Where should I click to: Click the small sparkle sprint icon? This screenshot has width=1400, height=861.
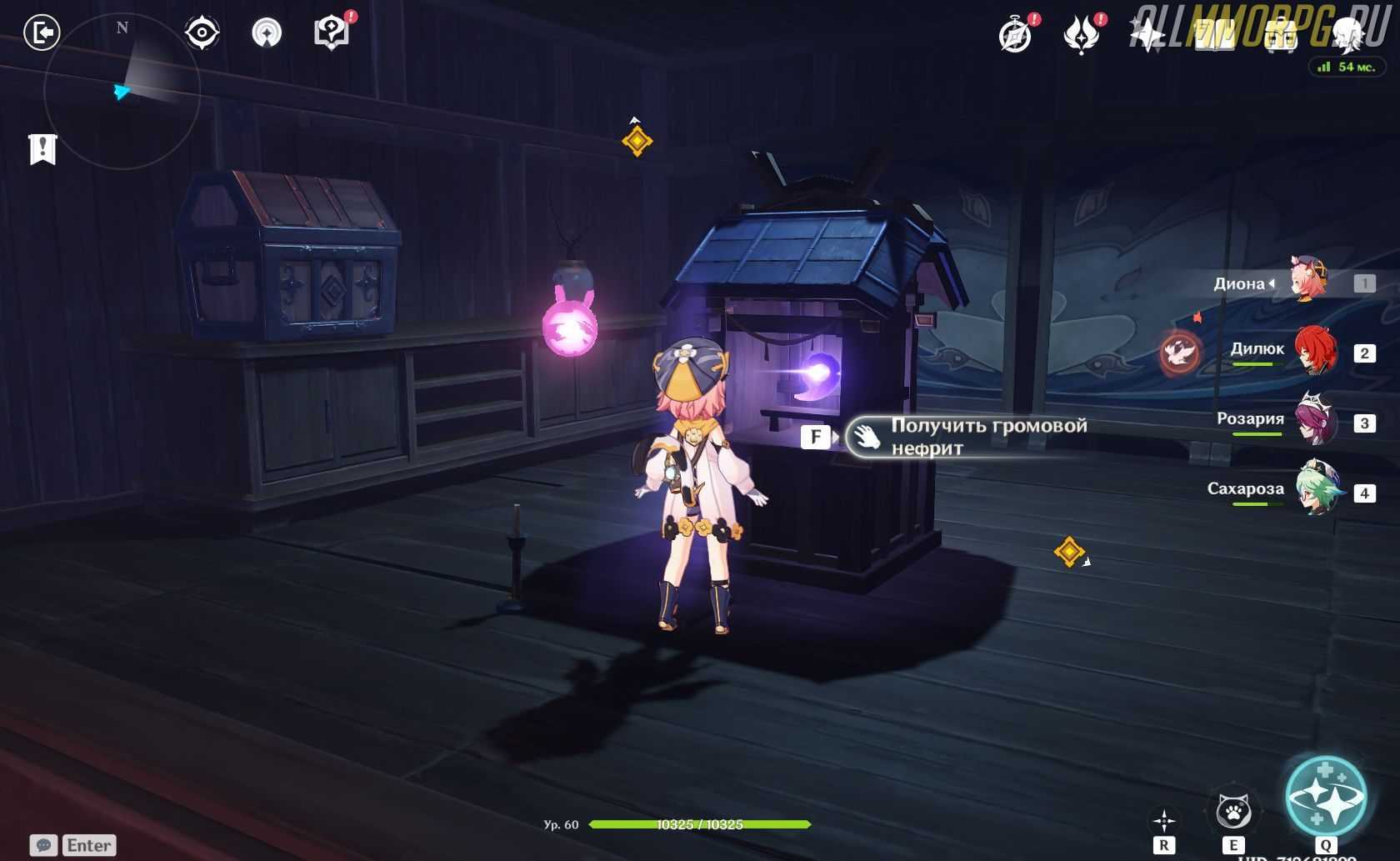point(1163,820)
